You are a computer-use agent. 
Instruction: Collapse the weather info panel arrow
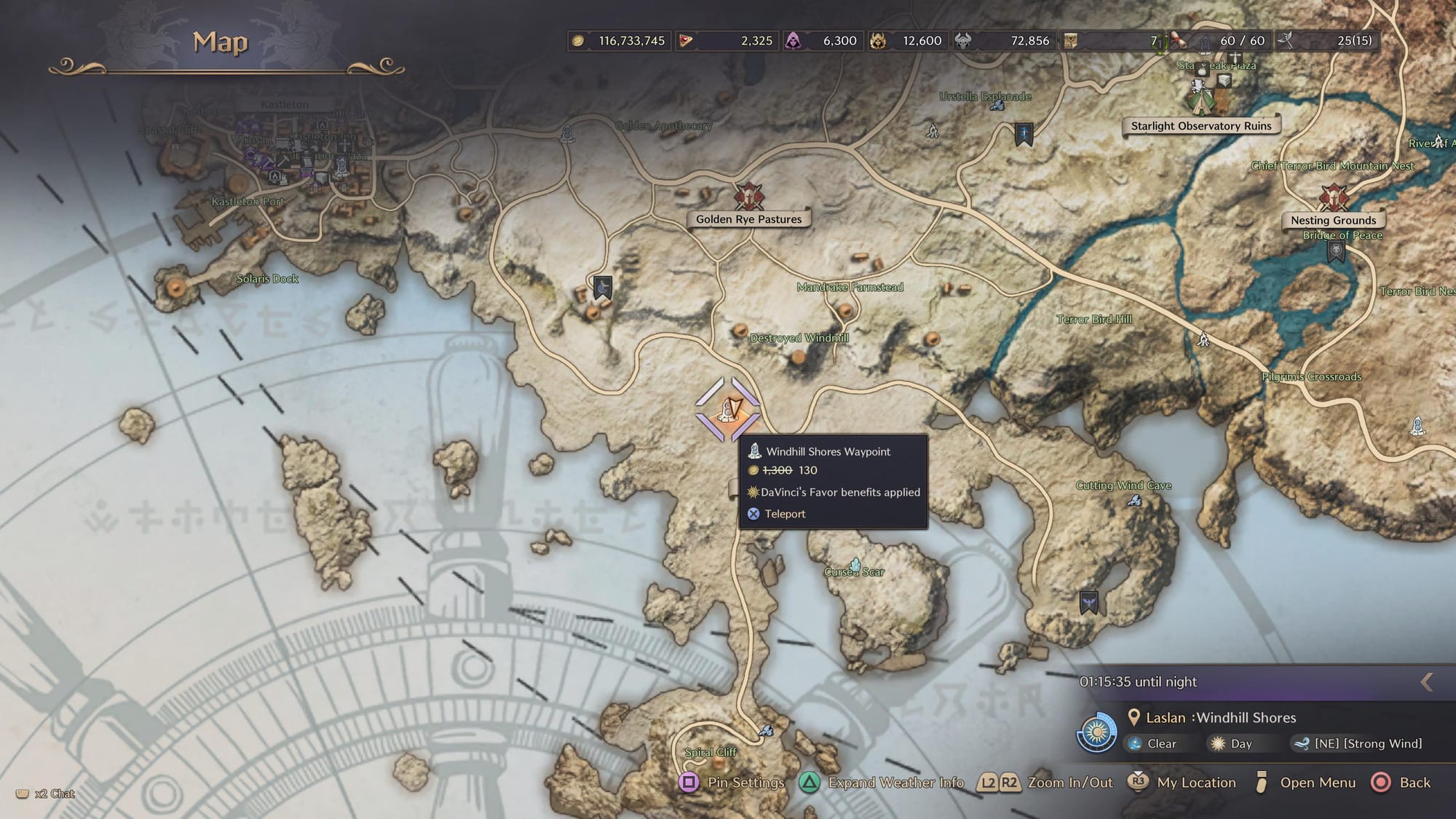pyautogui.click(x=1426, y=682)
